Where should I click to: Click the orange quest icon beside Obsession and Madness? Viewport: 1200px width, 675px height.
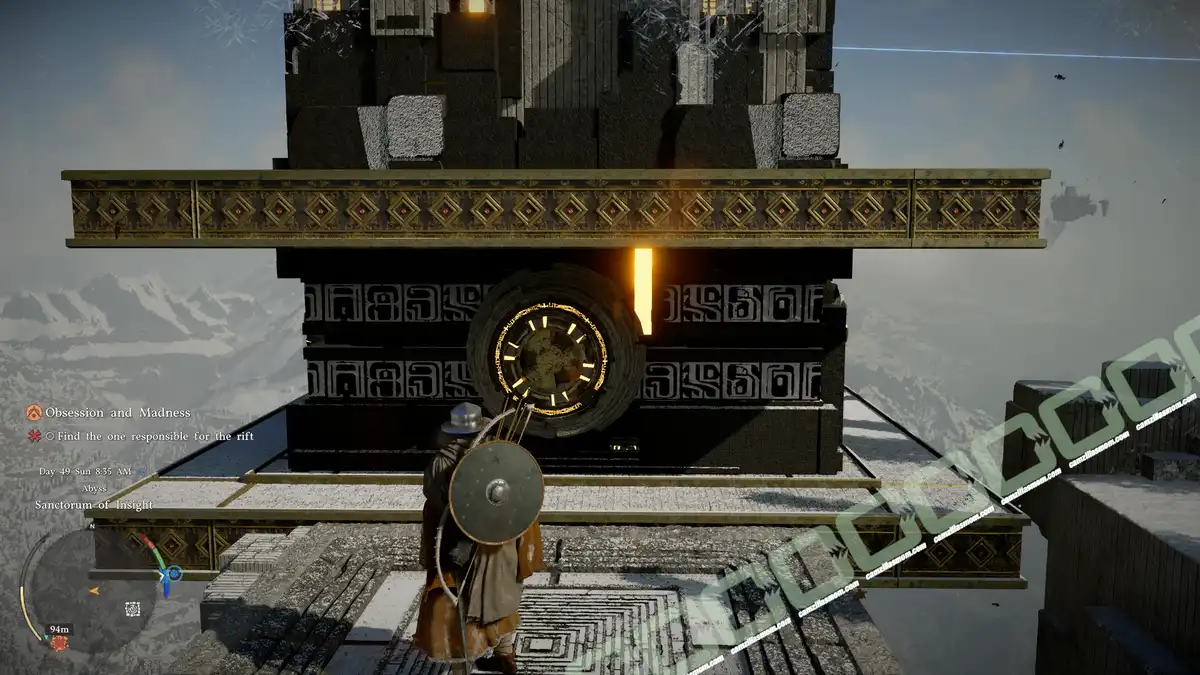[33, 413]
